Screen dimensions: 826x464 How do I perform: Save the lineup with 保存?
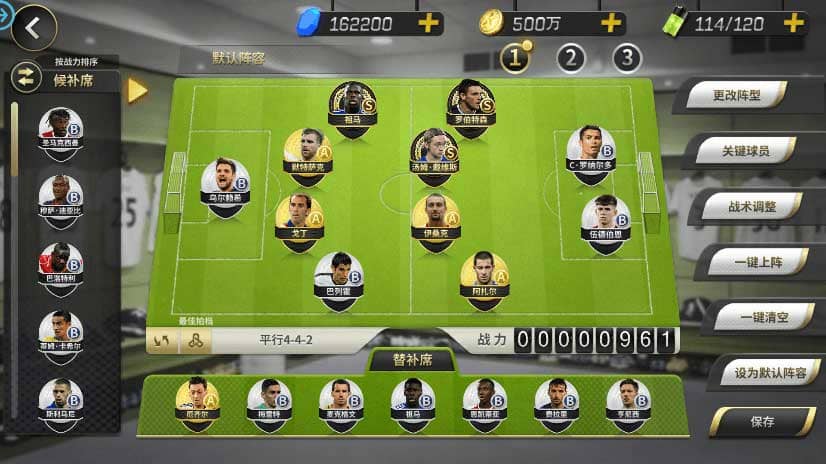point(762,422)
